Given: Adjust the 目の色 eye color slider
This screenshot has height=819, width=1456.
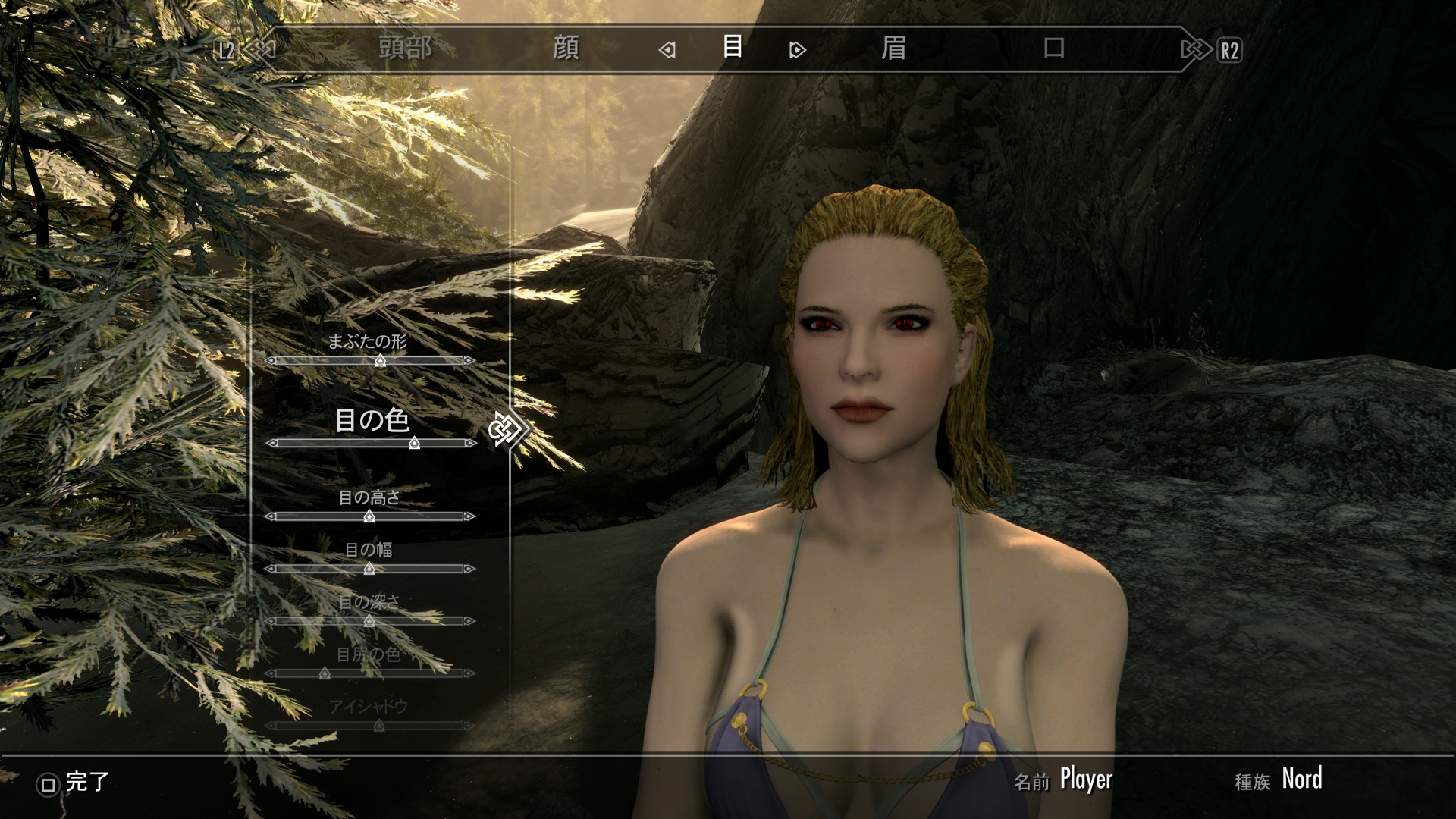Looking at the screenshot, I should click(414, 443).
